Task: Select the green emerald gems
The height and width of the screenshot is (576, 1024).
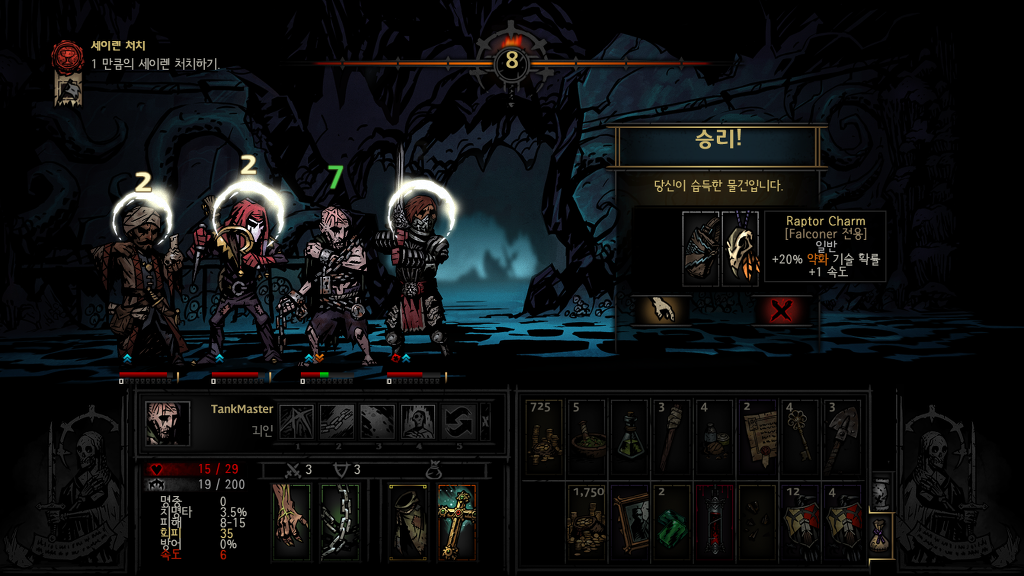Action: click(671, 522)
